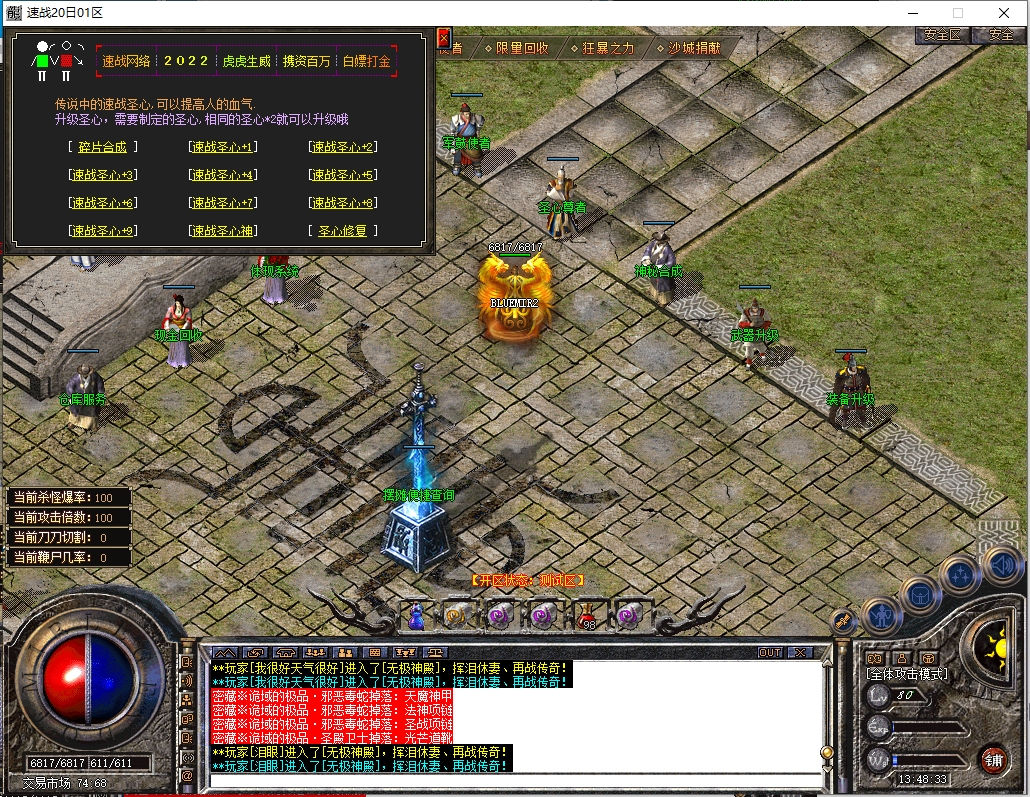This screenshot has height=797, width=1030.
Task: Choose the 速战圣心+1 upgrade link
Action: (222, 147)
